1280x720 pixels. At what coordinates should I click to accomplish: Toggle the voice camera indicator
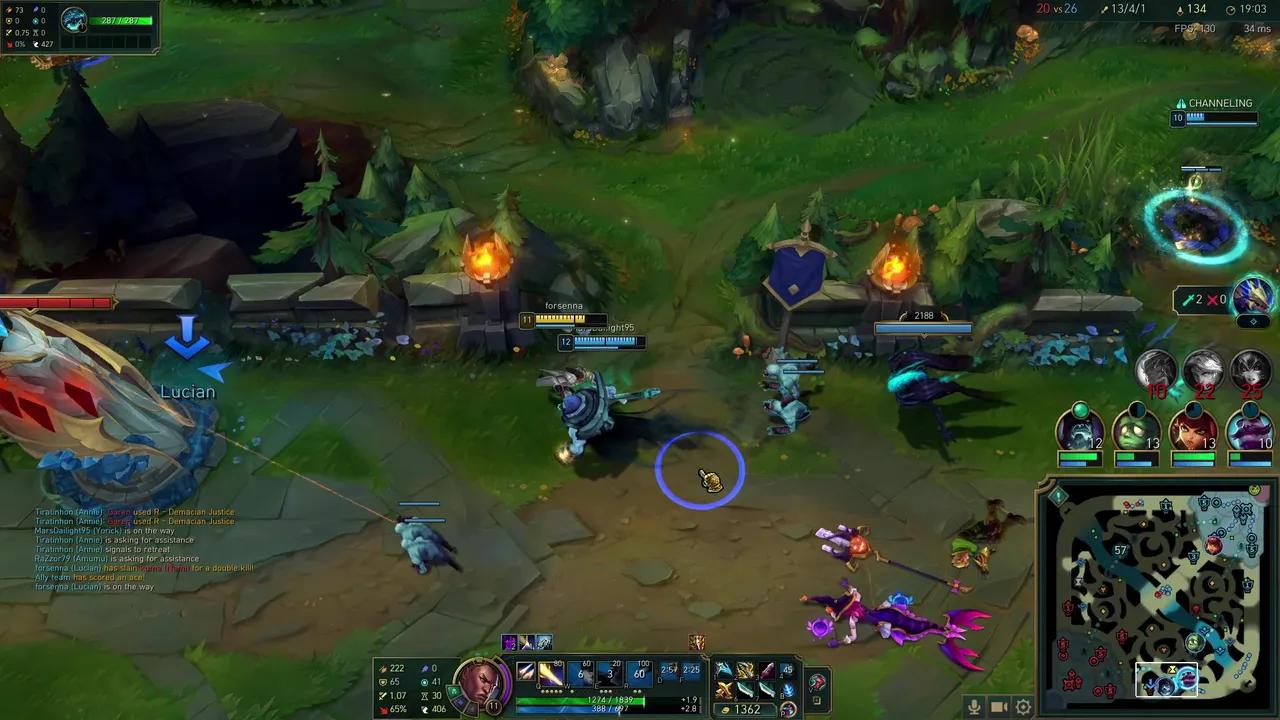coord(998,707)
